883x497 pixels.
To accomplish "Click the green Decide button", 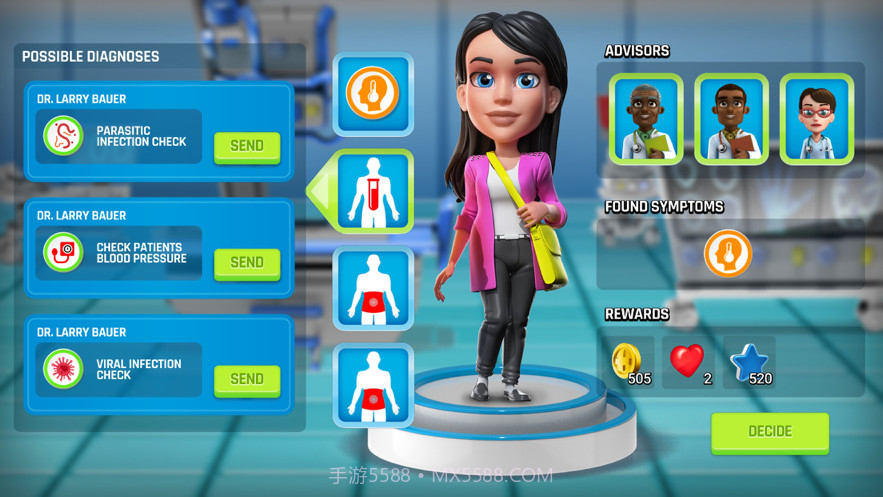I will coord(770,432).
